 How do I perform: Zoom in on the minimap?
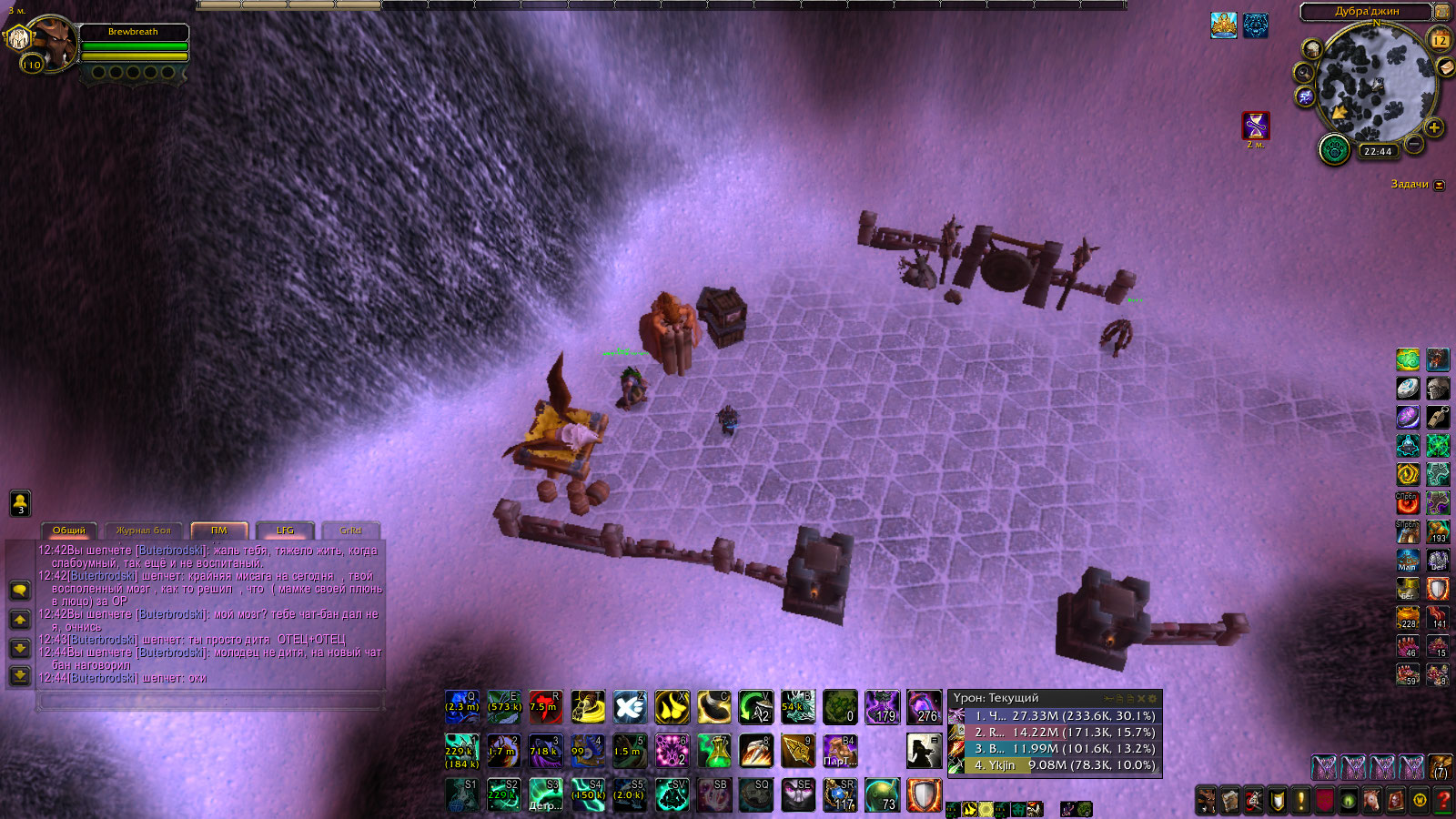[x=1434, y=127]
